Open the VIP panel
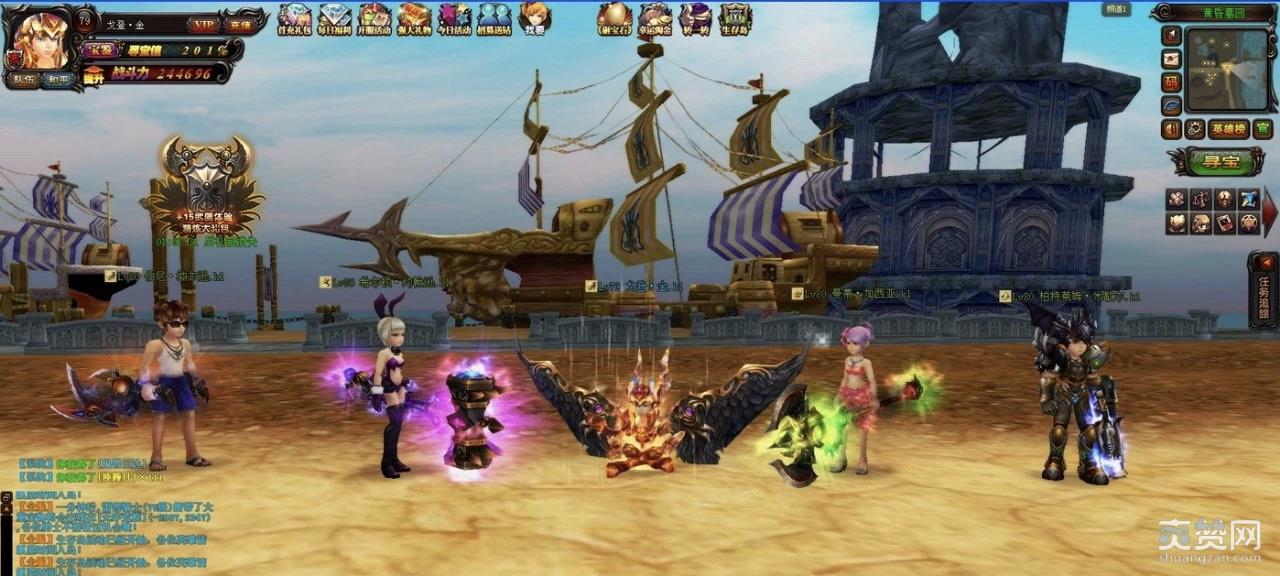Viewport: 1280px width, 576px height. [x=204, y=24]
